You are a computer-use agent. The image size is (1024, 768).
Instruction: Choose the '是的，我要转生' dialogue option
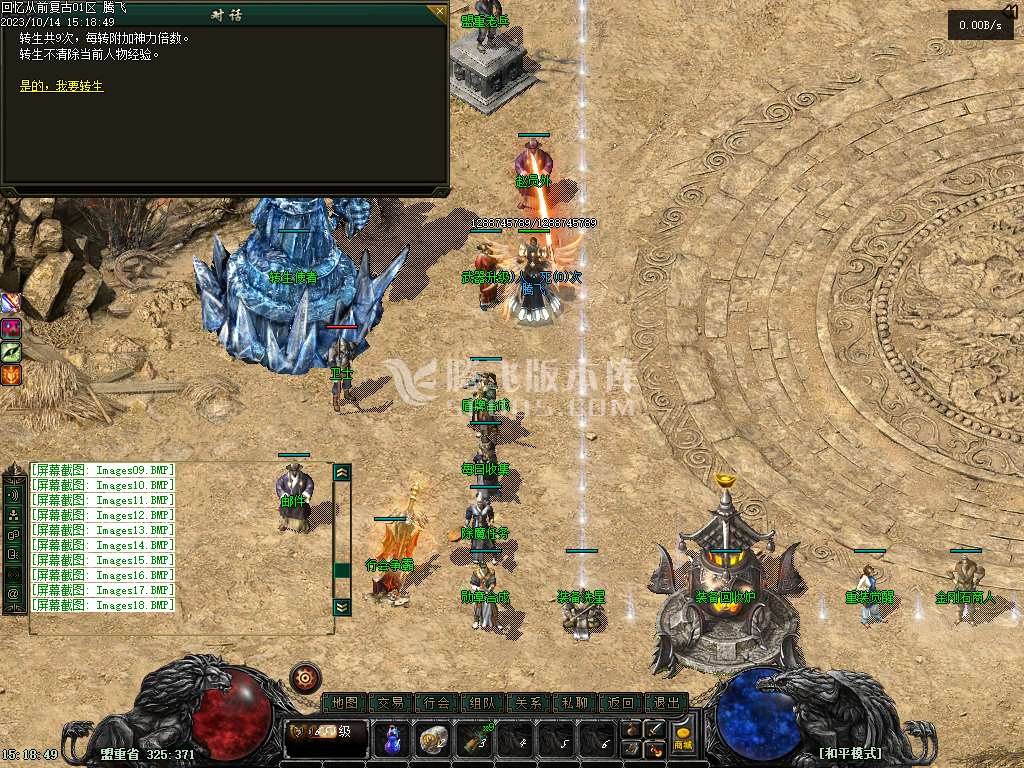point(62,87)
